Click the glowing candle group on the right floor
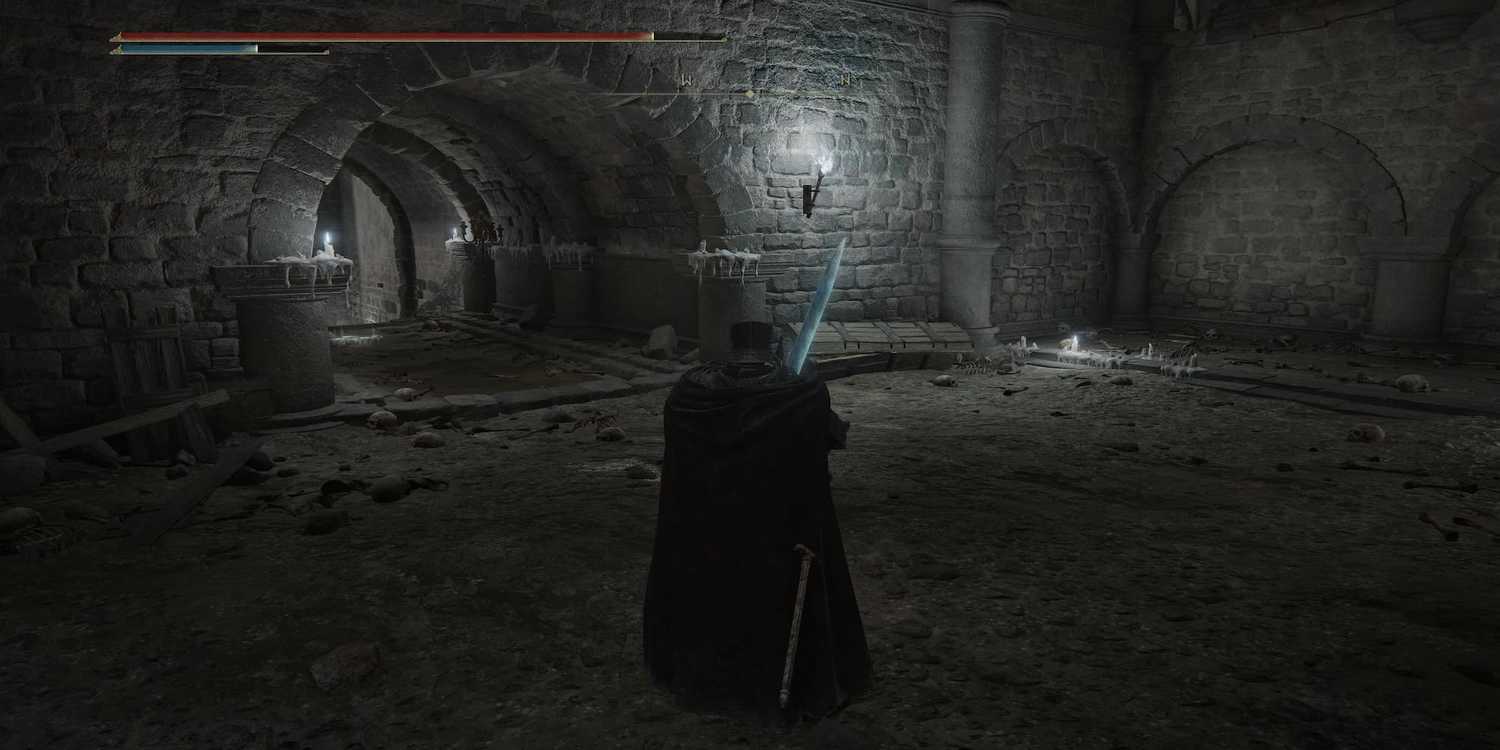 click(1075, 345)
